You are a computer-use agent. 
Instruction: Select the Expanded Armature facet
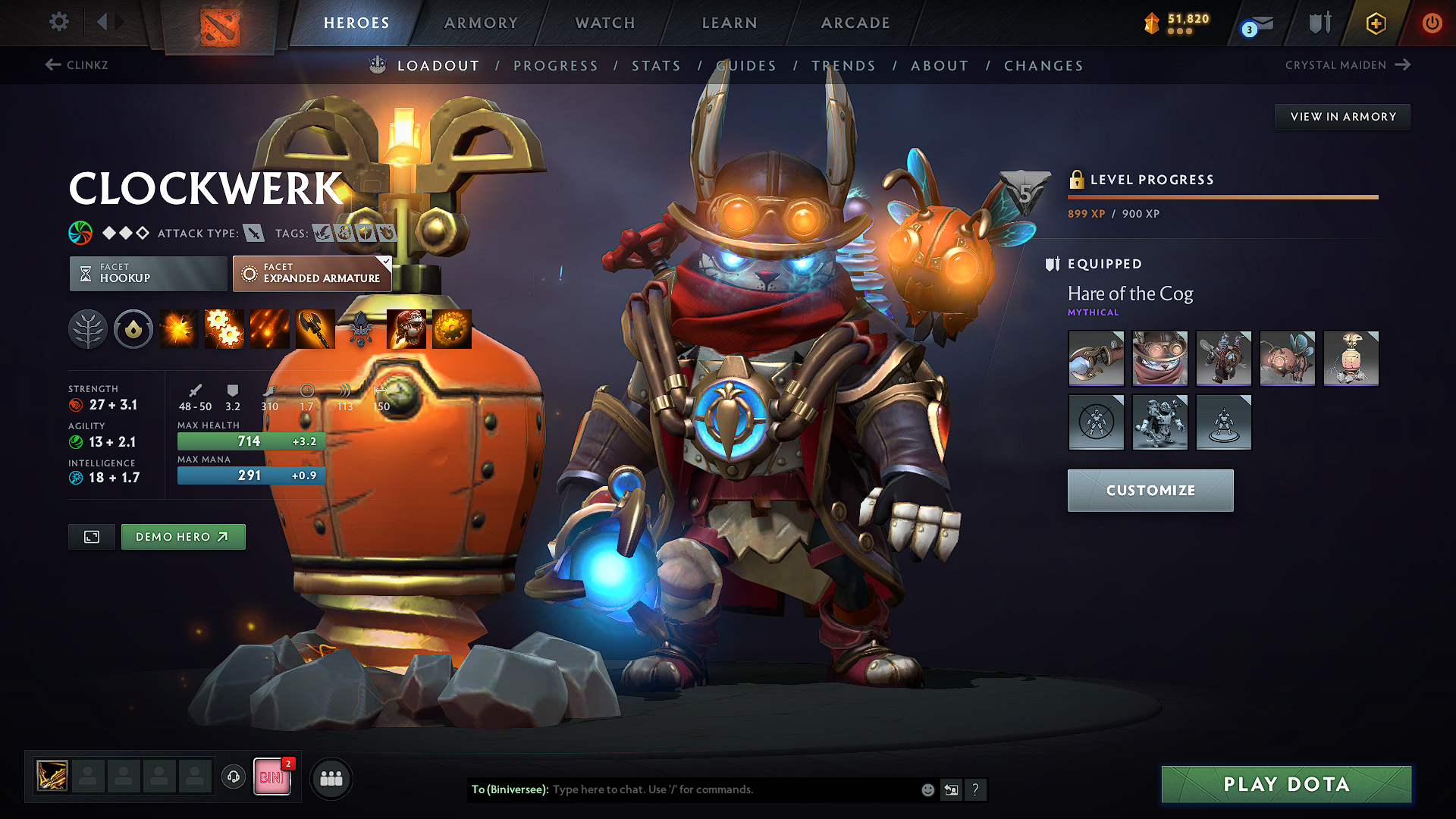point(312,273)
